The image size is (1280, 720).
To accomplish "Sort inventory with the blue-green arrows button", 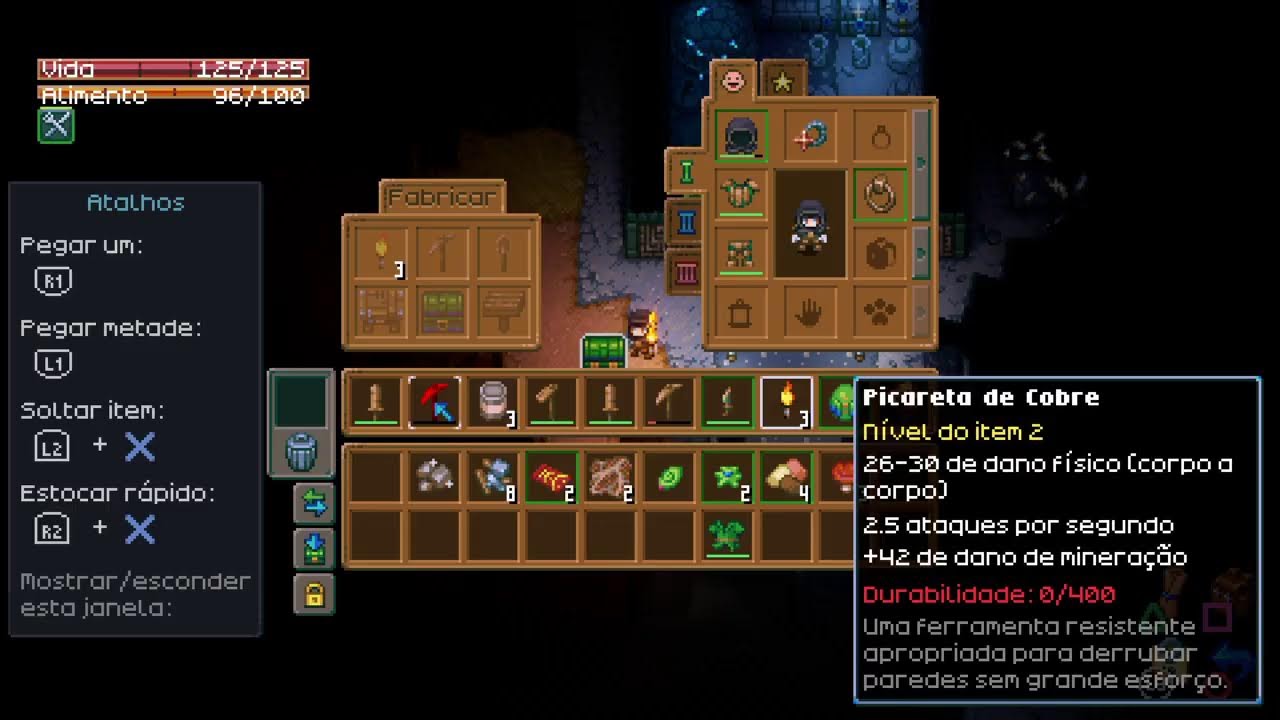I will click(314, 504).
